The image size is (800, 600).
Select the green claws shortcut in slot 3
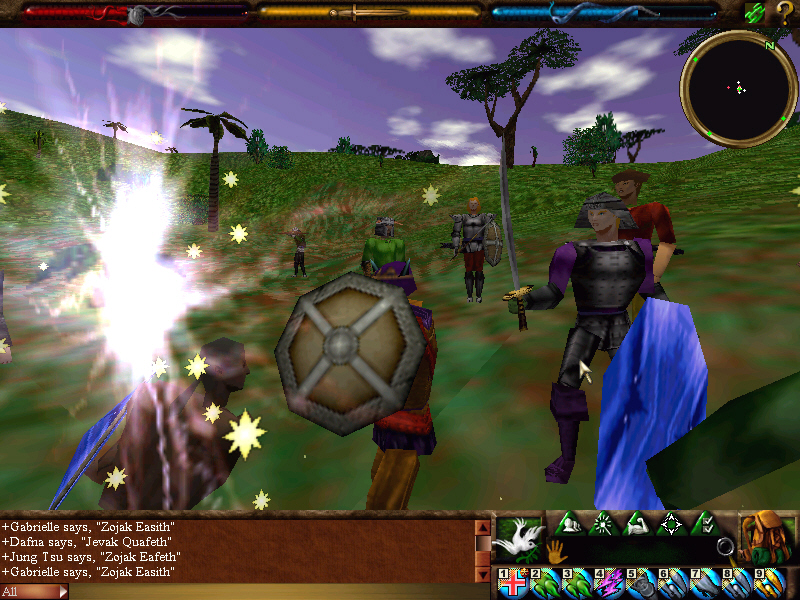[x=577, y=584]
